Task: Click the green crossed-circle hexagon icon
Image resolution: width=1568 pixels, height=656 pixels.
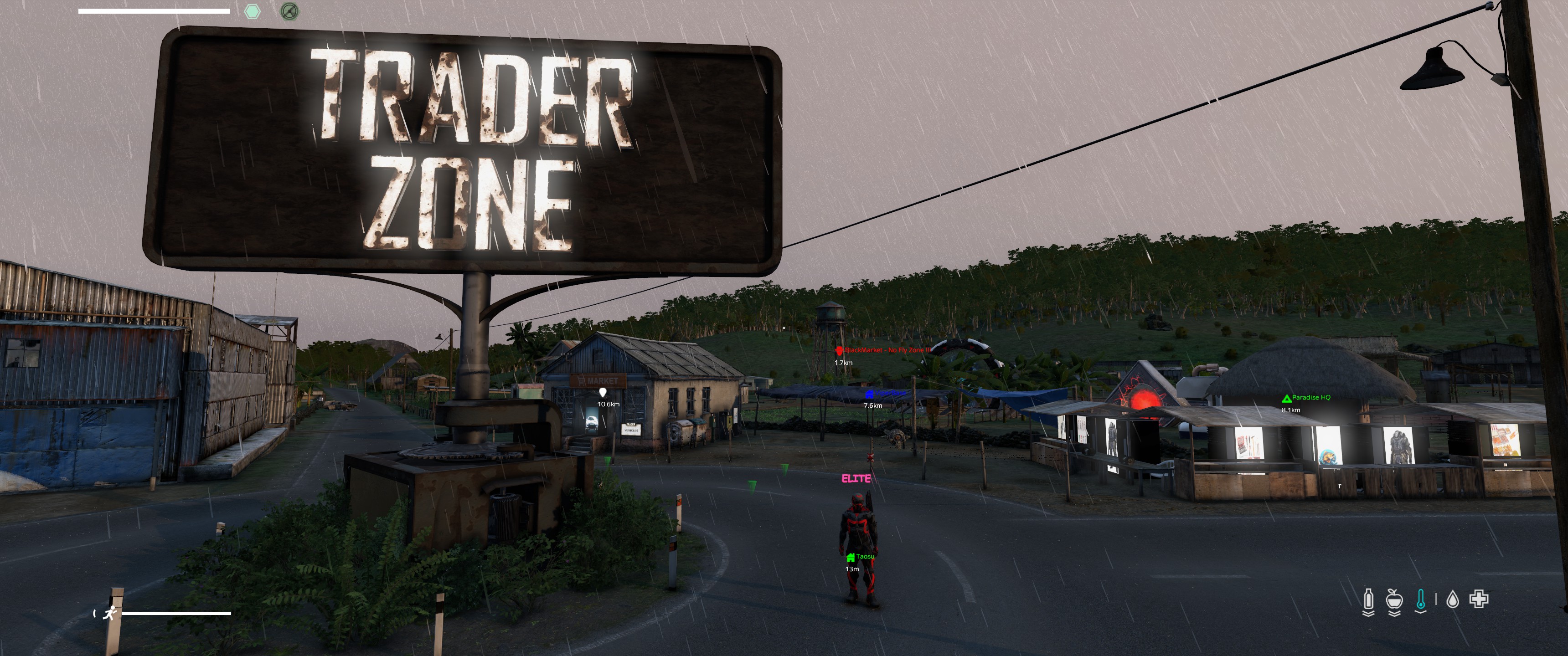Action: click(x=290, y=11)
